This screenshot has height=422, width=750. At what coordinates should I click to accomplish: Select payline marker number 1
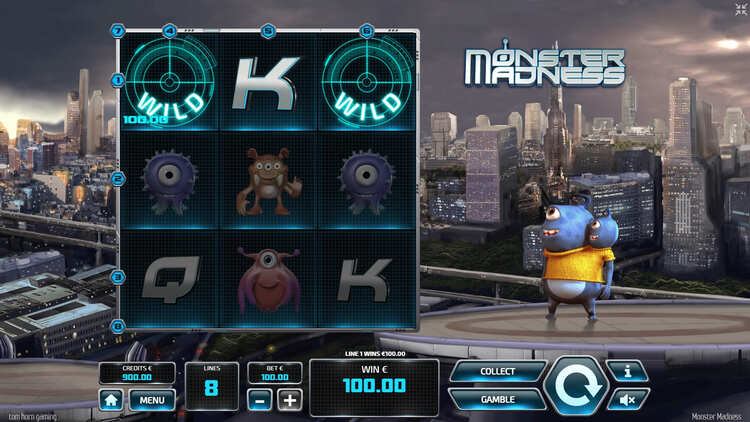[118, 79]
